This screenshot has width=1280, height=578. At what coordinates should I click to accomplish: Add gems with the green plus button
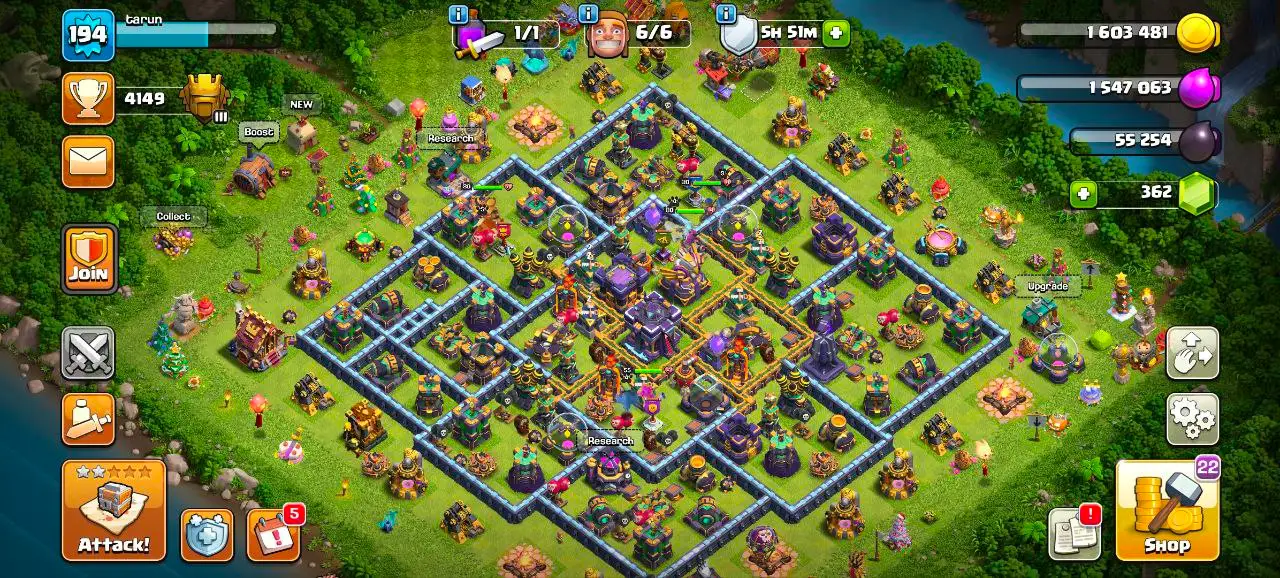coord(1082,193)
